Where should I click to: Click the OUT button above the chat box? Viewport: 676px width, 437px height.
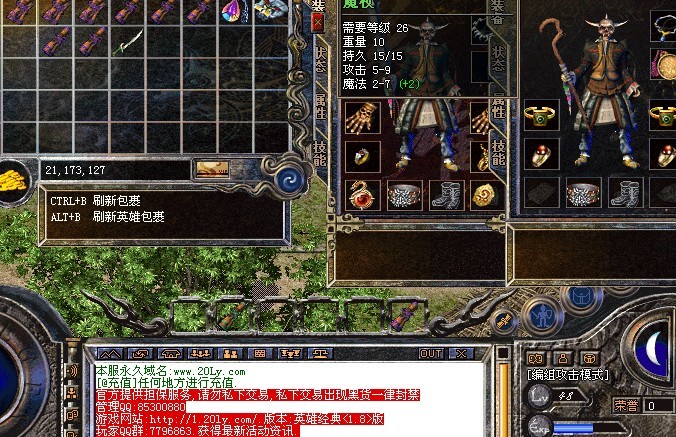pyautogui.click(x=431, y=353)
